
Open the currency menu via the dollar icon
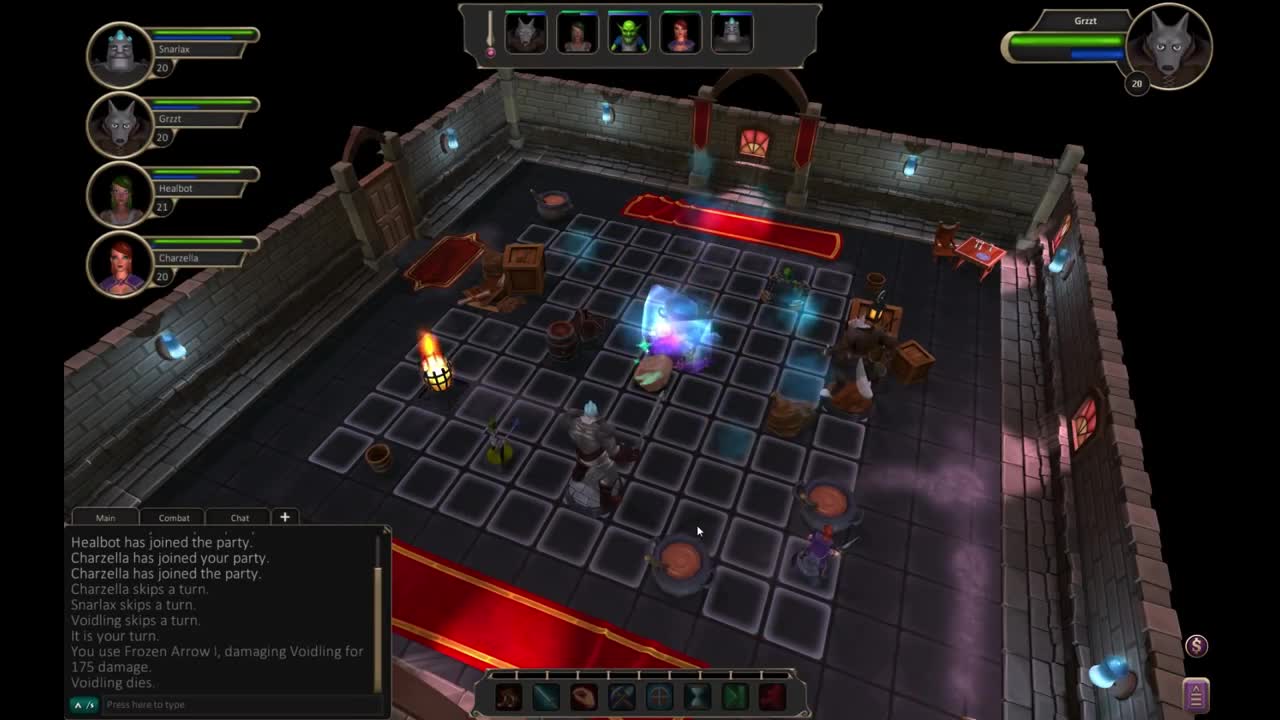[1199, 648]
